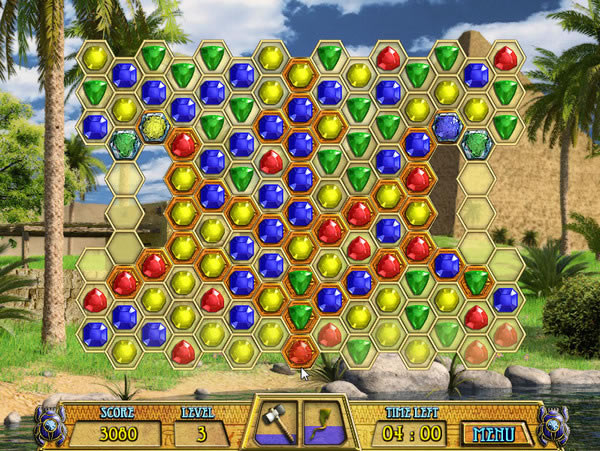Image resolution: width=600 pixels, height=451 pixels.
Task: Open the MENU button
Action: (495, 434)
